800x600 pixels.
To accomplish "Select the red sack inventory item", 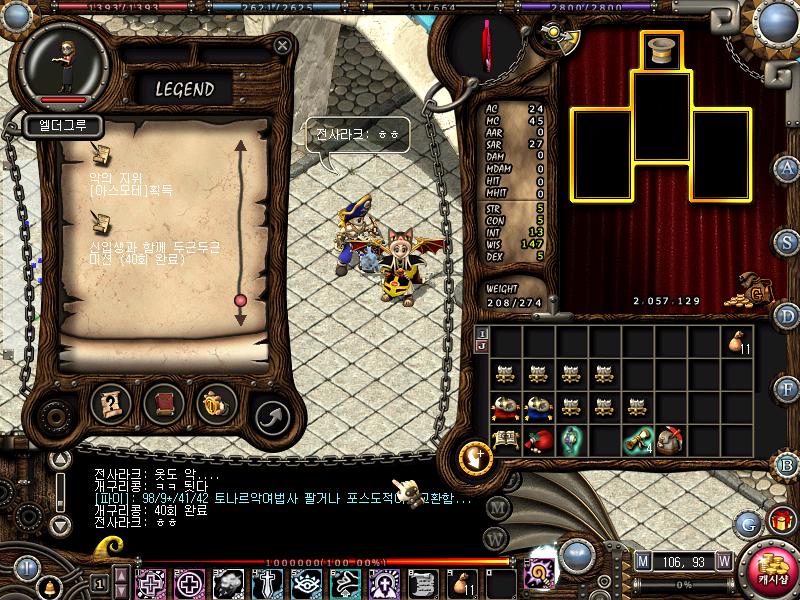I will point(536,439).
